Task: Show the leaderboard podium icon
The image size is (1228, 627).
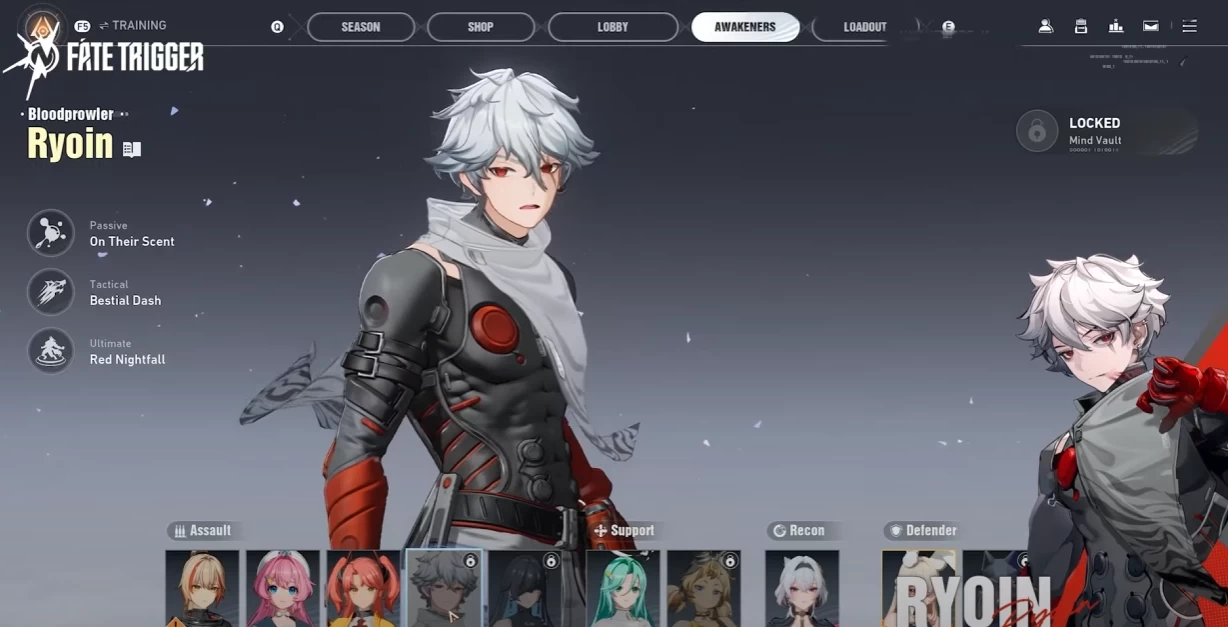Action: (1116, 27)
